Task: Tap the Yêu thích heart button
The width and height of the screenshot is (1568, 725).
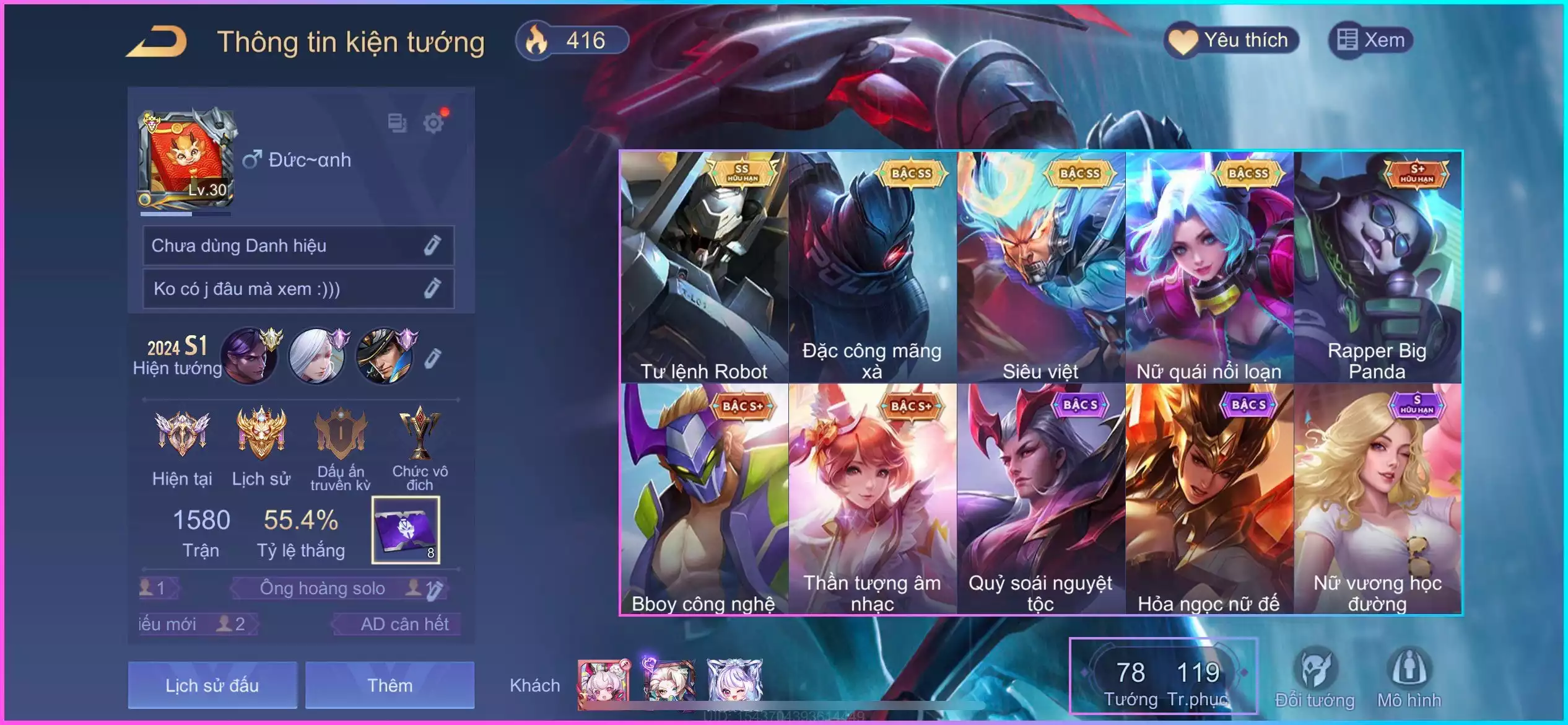Action: tap(1231, 41)
